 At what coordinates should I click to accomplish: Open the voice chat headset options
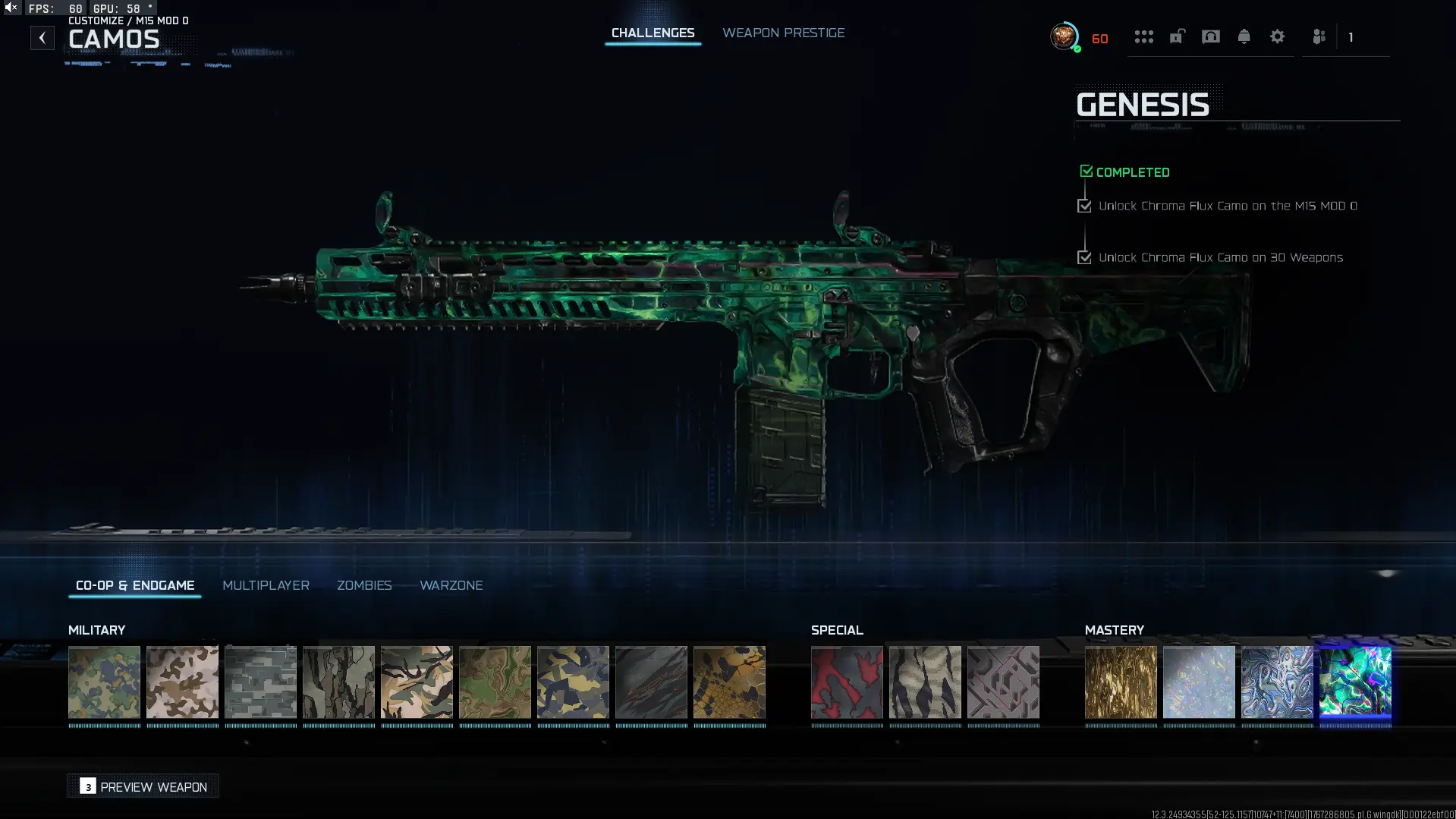coord(1211,36)
